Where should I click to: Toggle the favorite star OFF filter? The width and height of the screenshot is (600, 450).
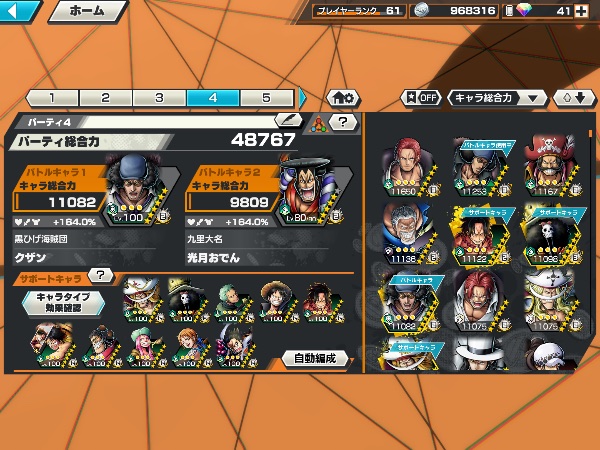coord(420,98)
